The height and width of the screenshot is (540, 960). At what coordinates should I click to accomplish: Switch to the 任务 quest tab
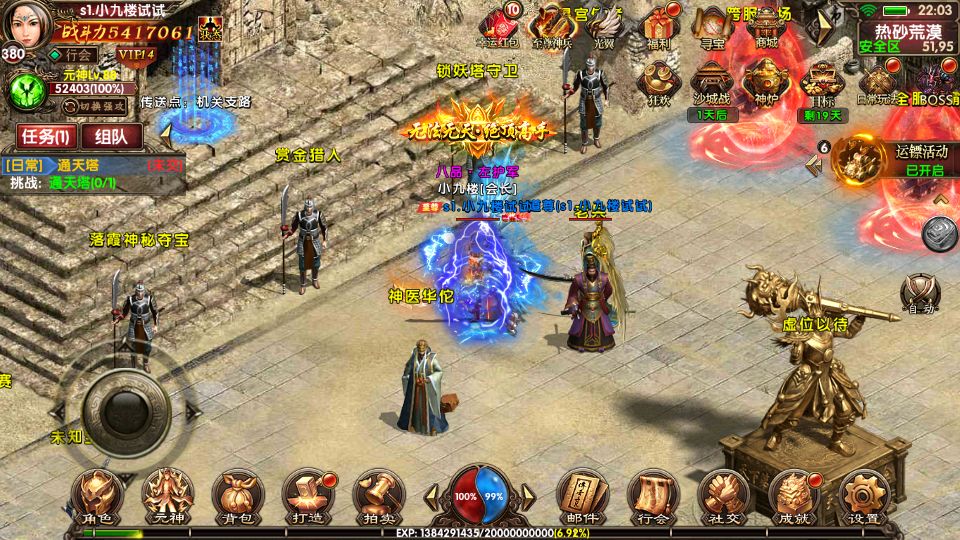(43, 137)
